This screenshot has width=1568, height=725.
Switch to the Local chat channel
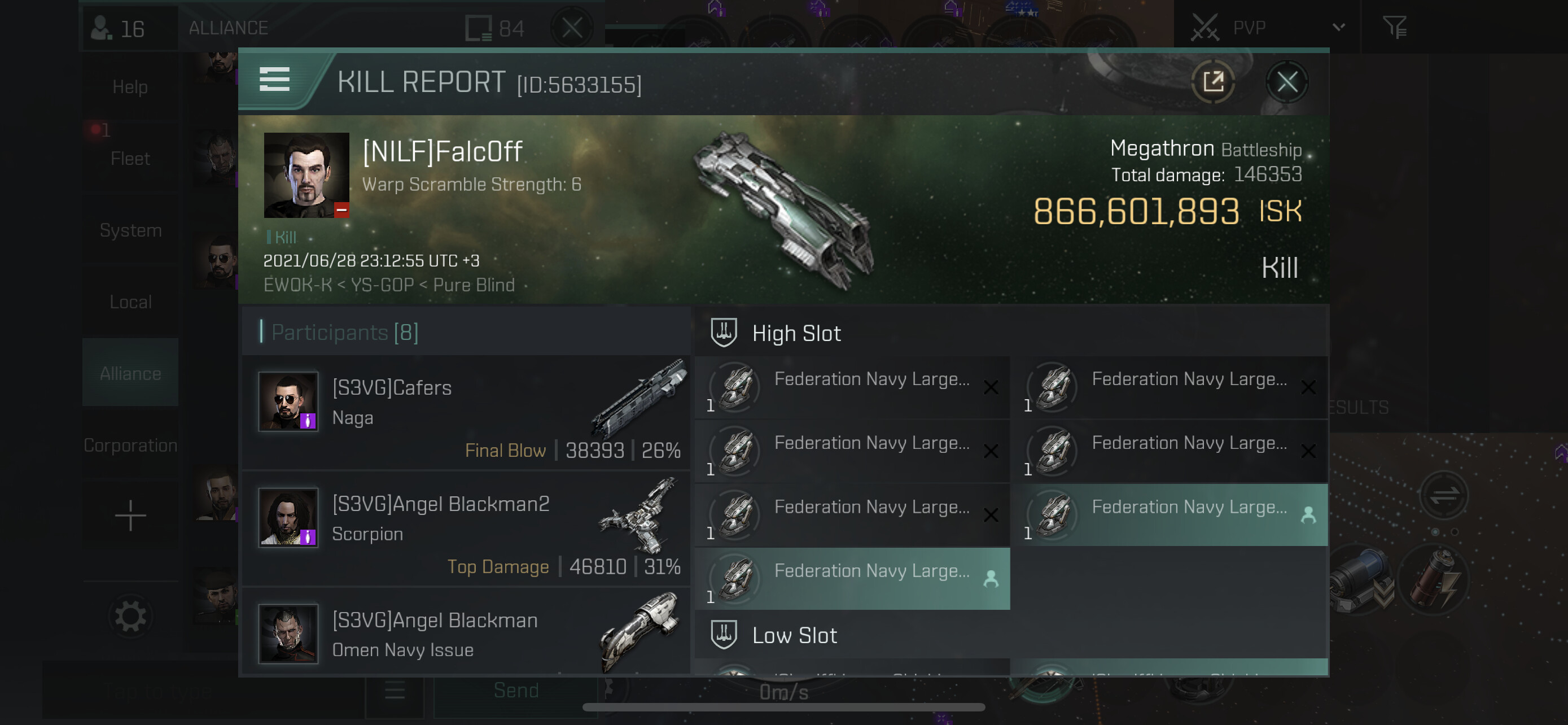coord(130,302)
